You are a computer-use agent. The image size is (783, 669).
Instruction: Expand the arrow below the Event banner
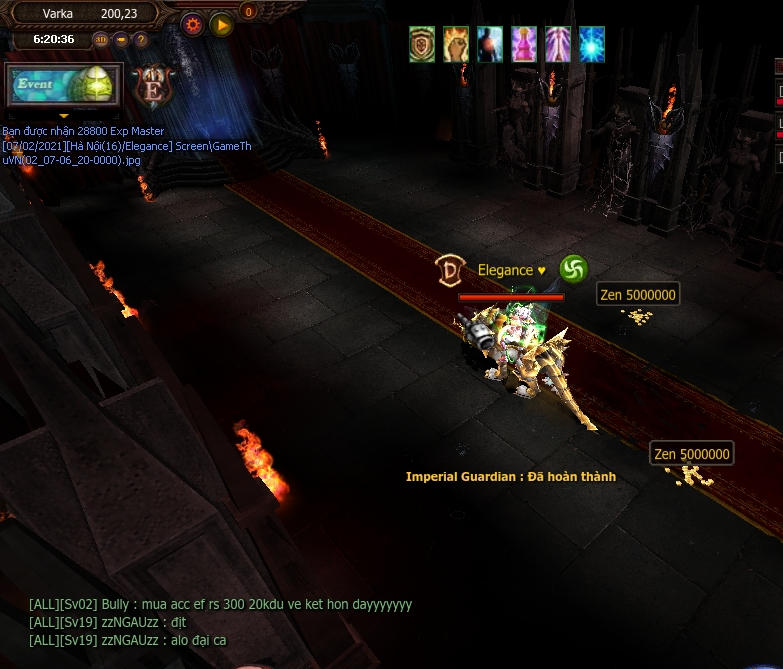coord(64,115)
